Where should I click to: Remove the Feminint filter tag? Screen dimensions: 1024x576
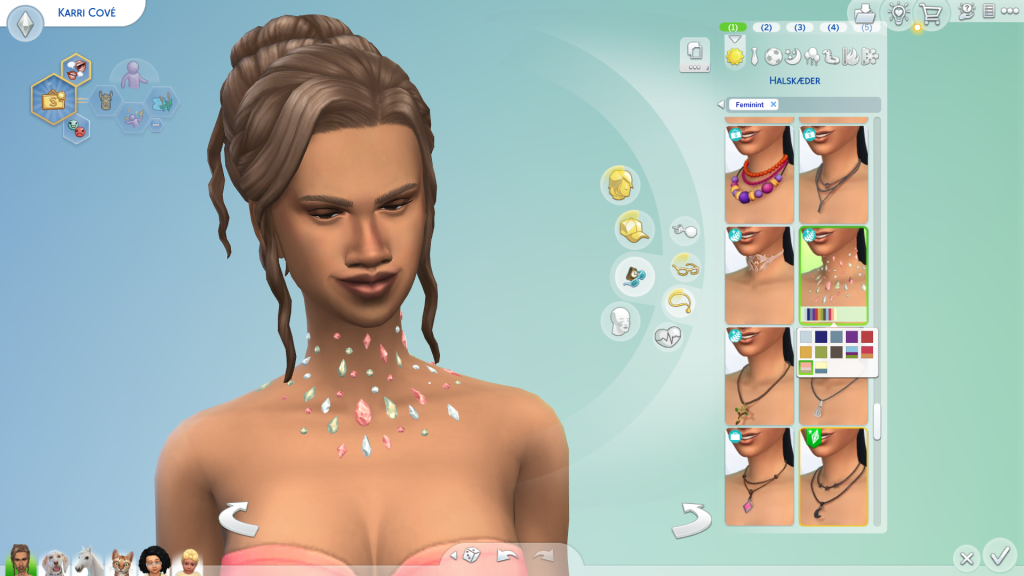pos(773,104)
